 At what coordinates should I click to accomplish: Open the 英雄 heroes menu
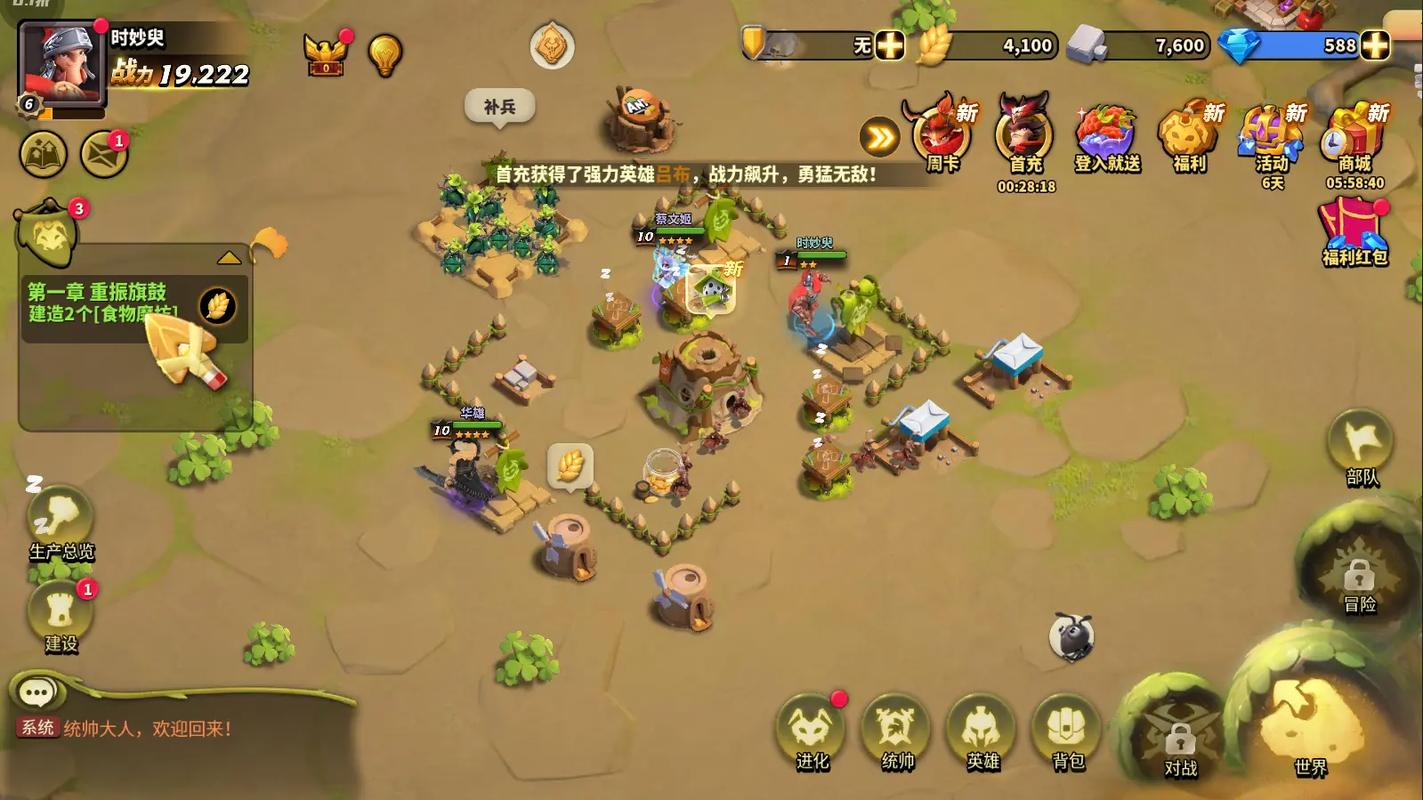click(982, 730)
